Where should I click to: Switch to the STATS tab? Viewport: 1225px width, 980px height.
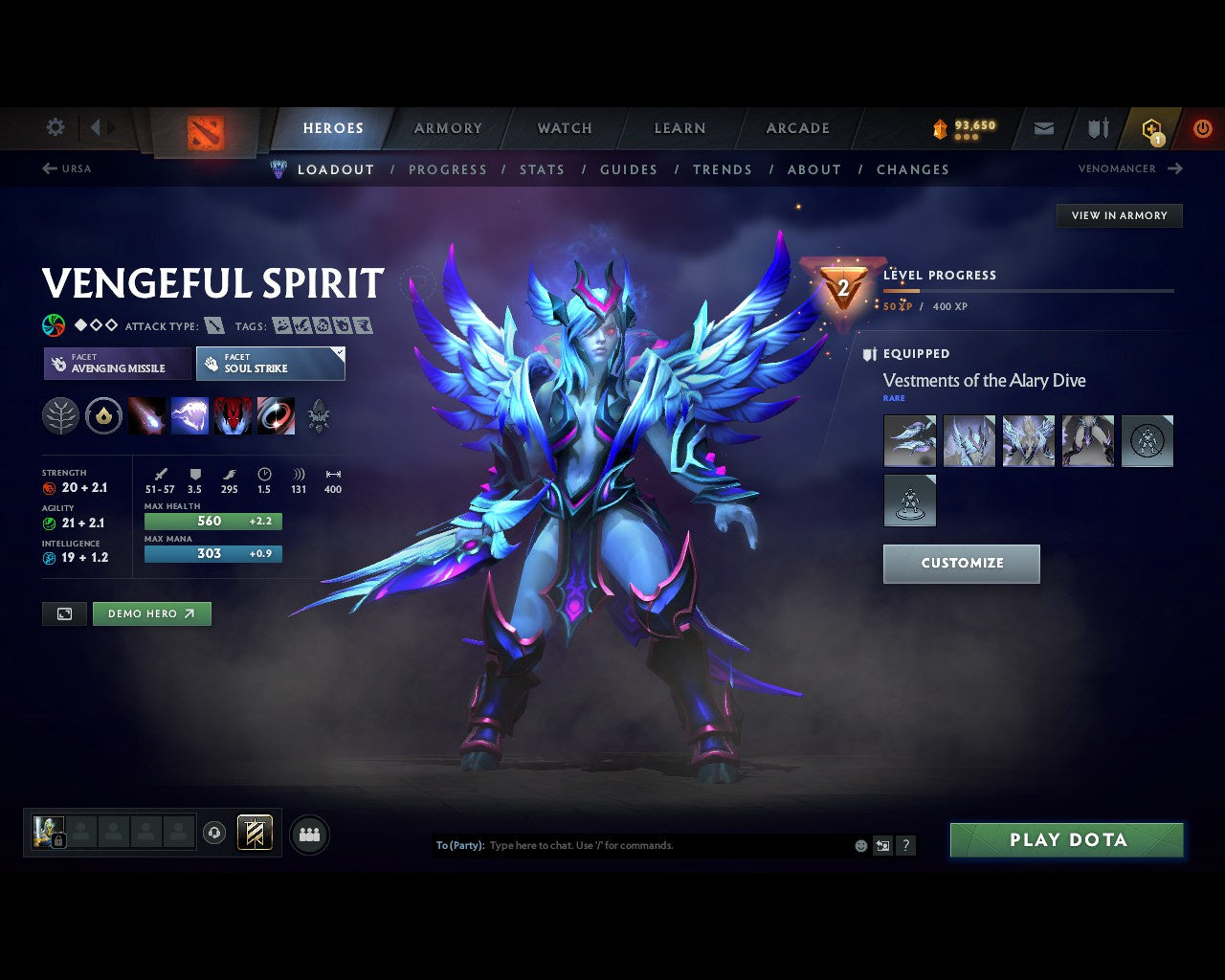[x=542, y=169]
